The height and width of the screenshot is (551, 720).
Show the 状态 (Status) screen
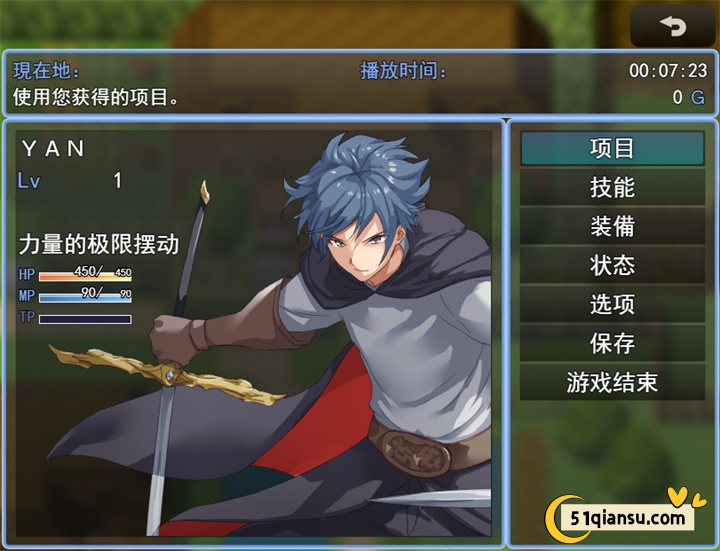click(612, 266)
